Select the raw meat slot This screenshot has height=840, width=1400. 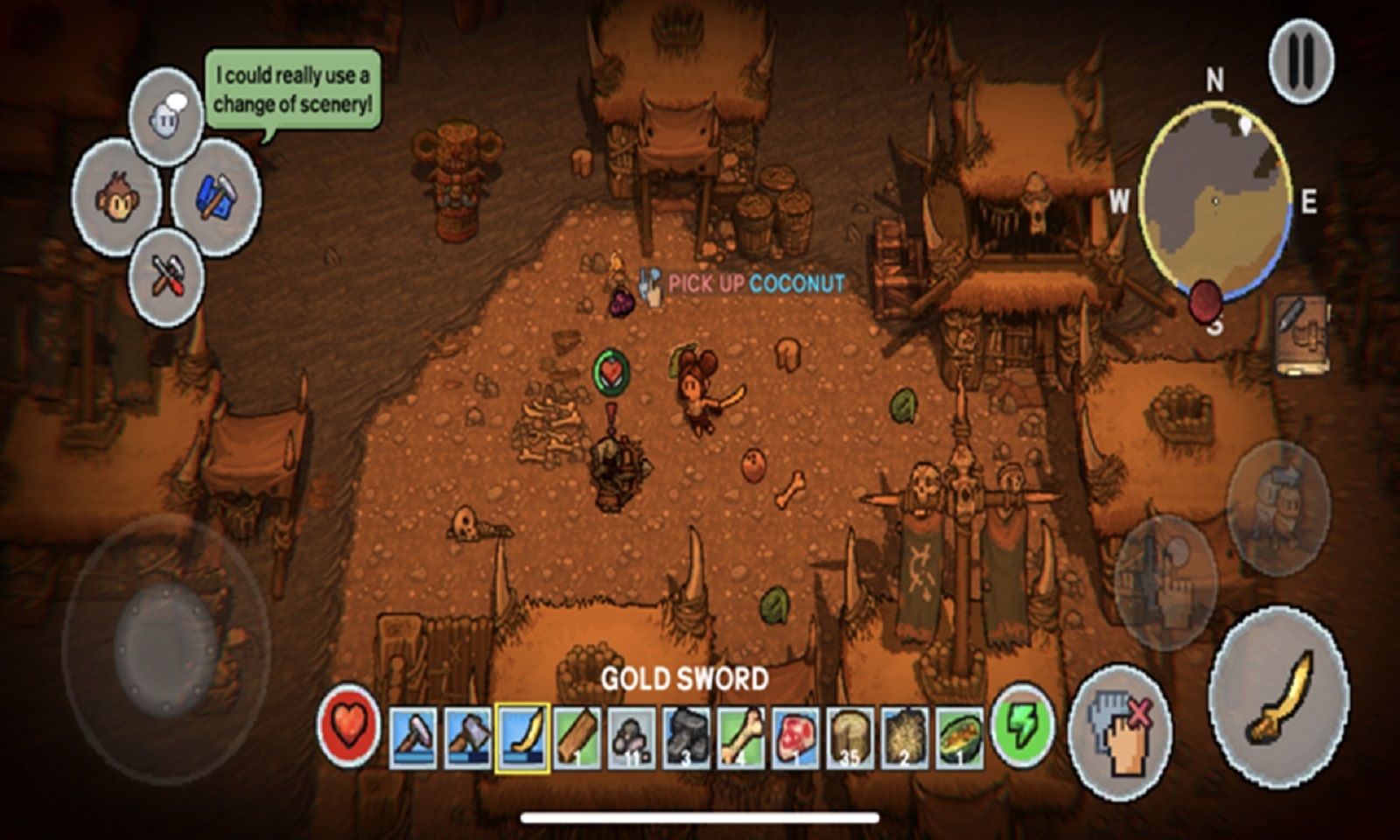794,738
